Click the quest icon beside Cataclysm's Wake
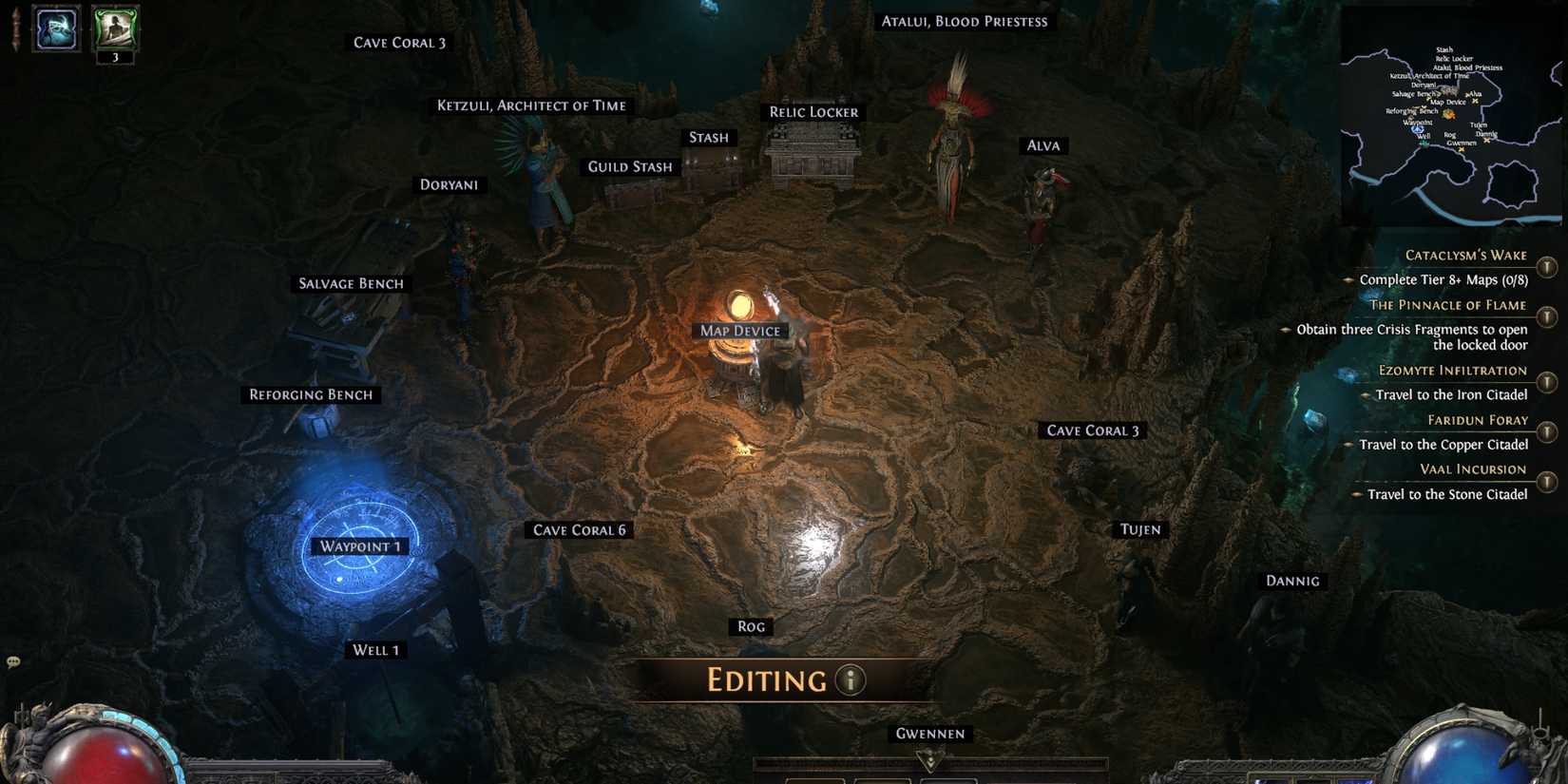The height and width of the screenshot is (784, 1568). [1544, 265]
